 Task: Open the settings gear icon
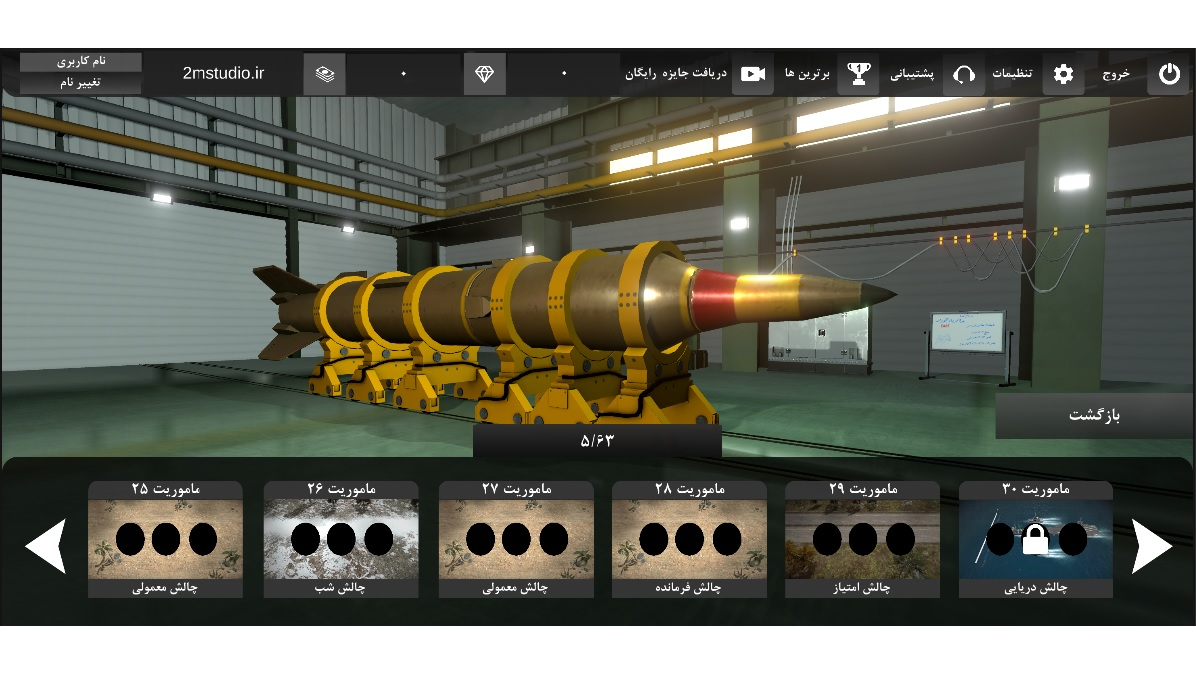tap(1063, 74)
